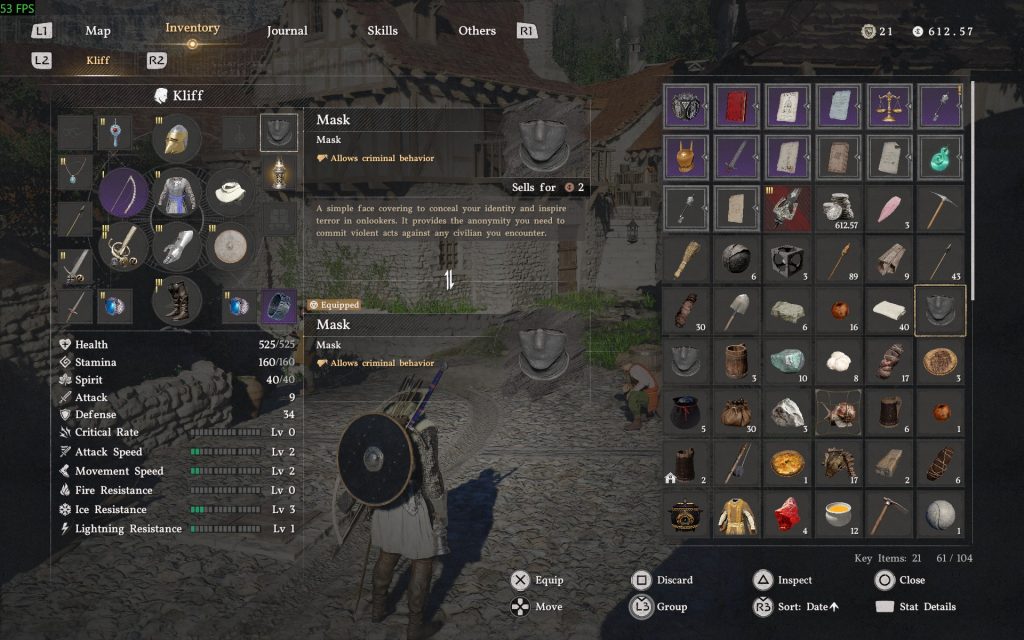Open the Others tab
The height and width of the screenshot is (640, 1024).
point(477,31)
